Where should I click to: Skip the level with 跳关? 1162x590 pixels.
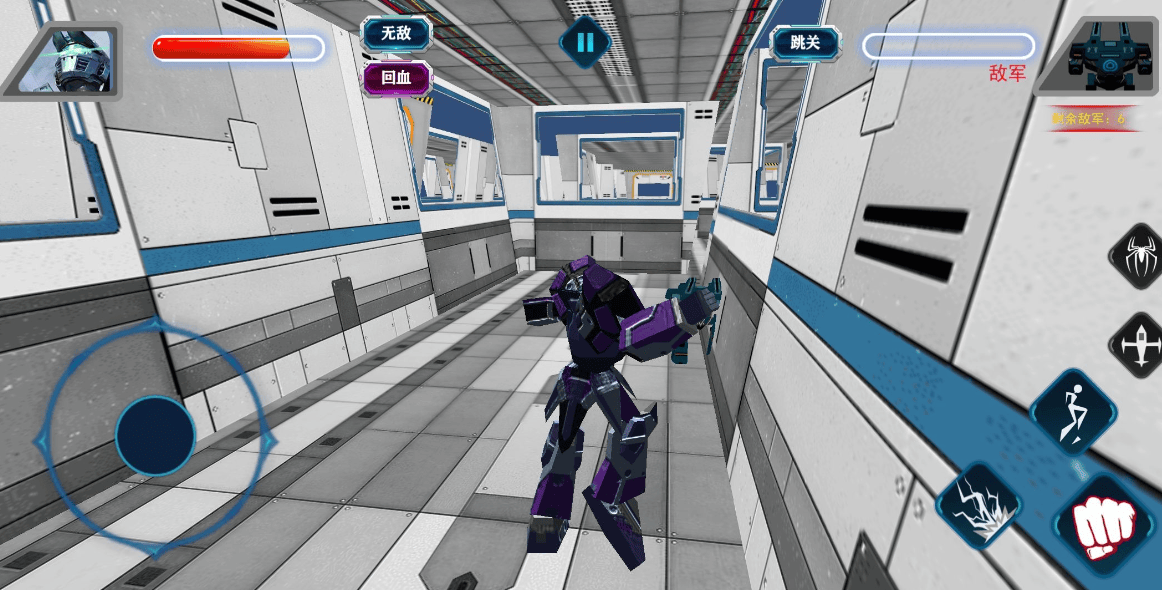tap(805, 43)
